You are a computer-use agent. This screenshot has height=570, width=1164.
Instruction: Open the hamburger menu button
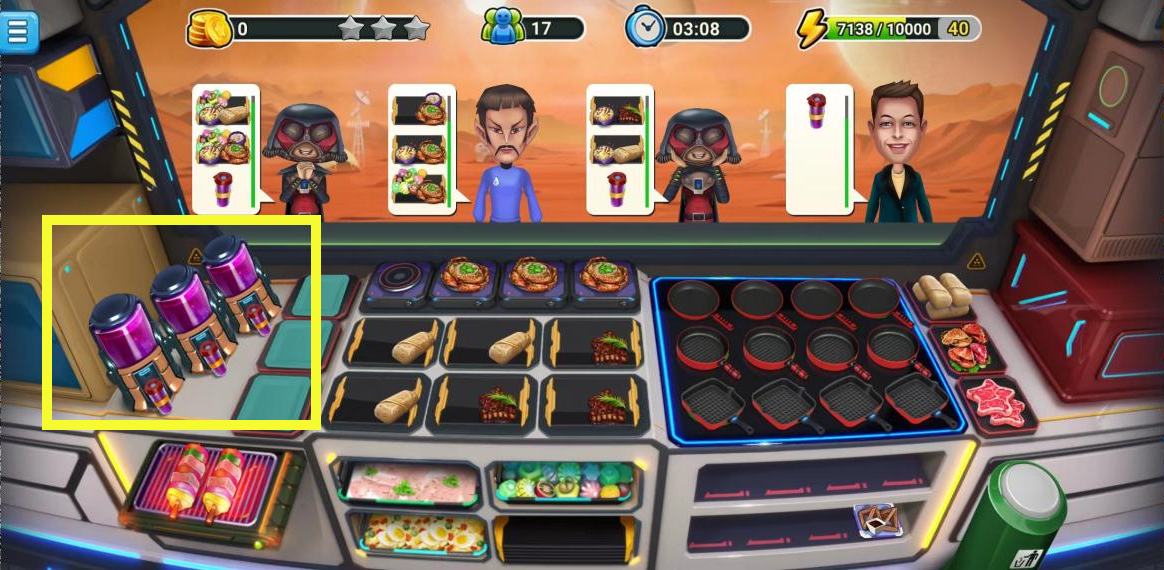coord(19,31)
